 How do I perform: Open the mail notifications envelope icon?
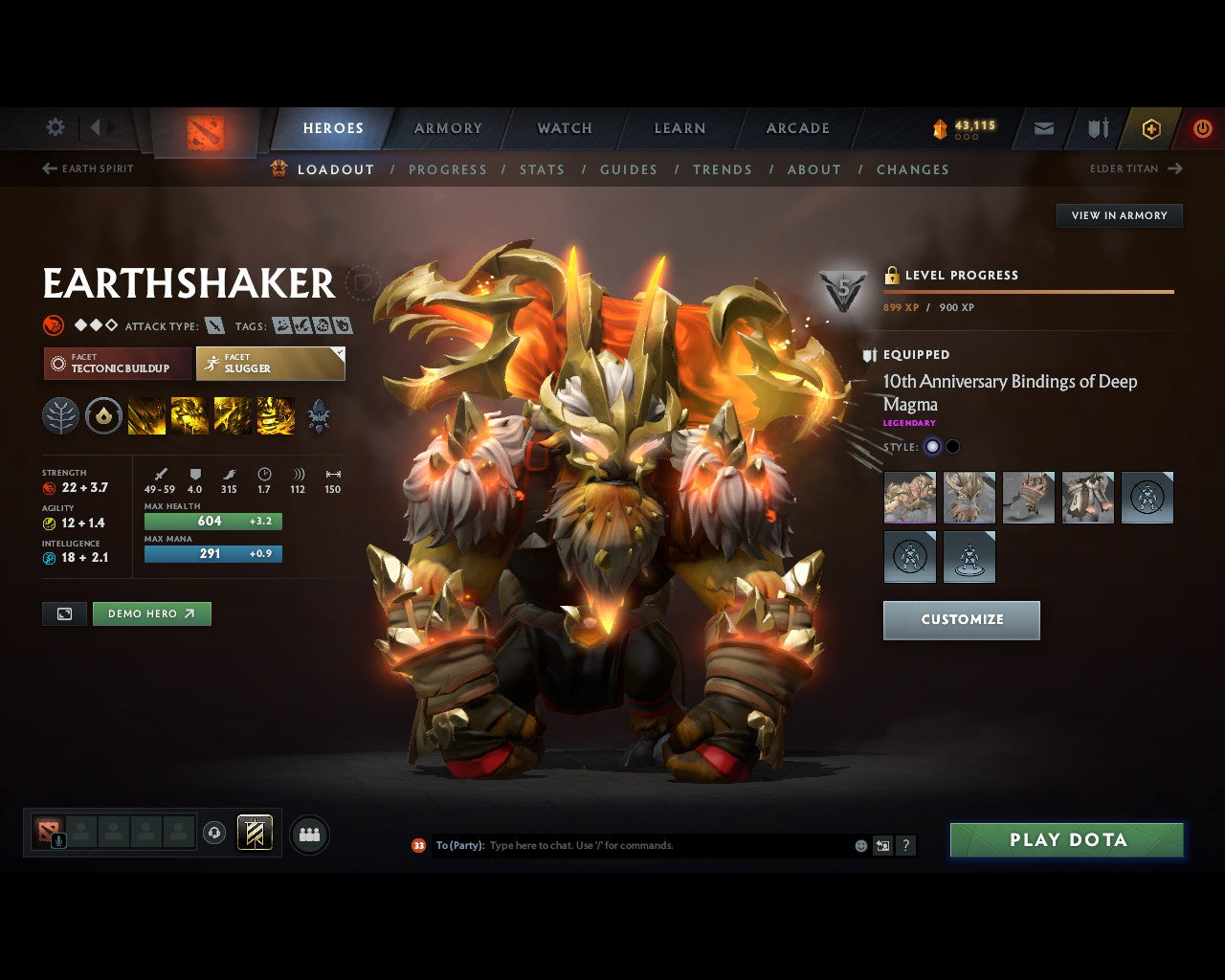pyautogui.click(x=1043, y=129)
